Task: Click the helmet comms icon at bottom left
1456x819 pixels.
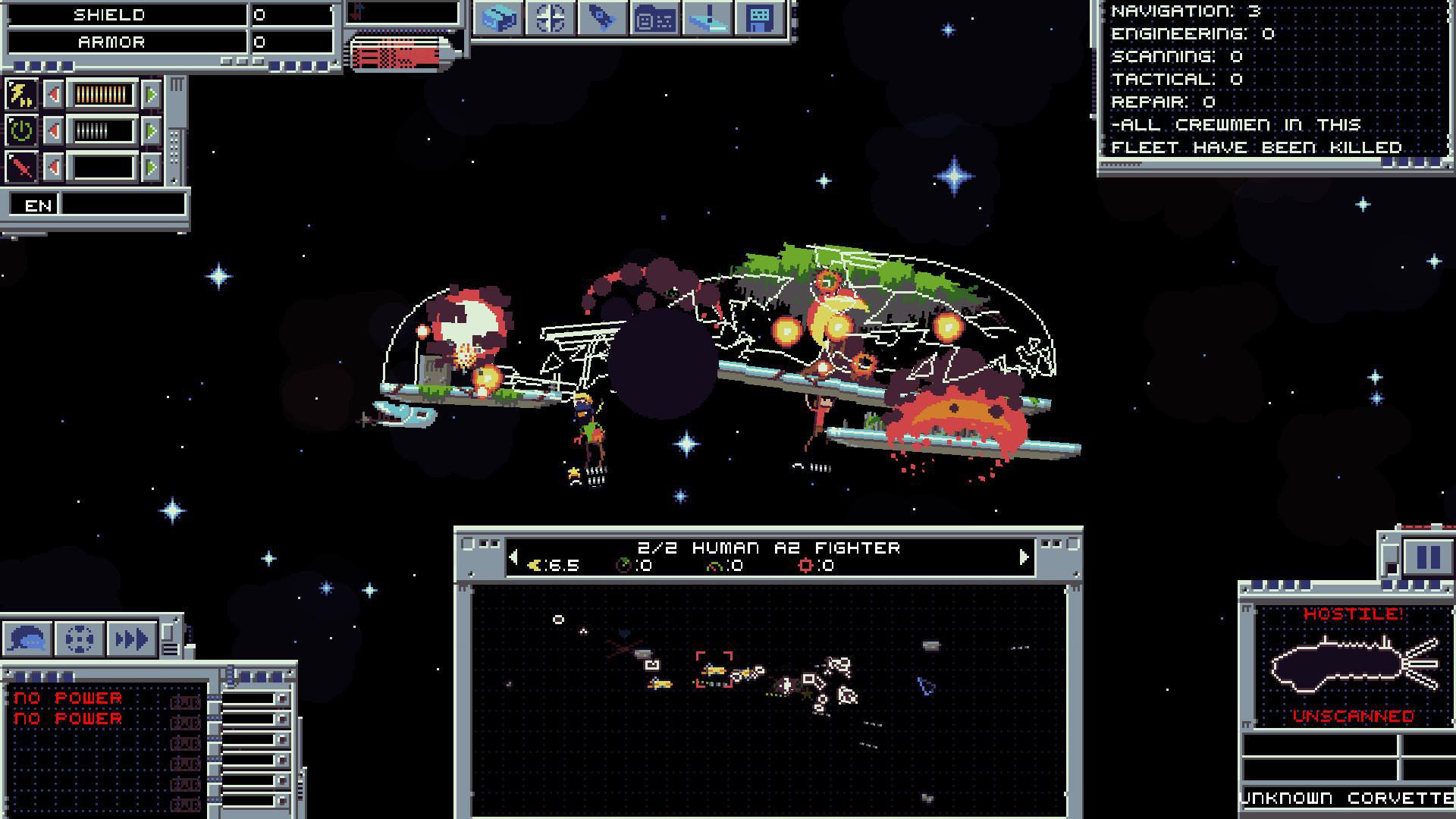Action: click(28, 639)
